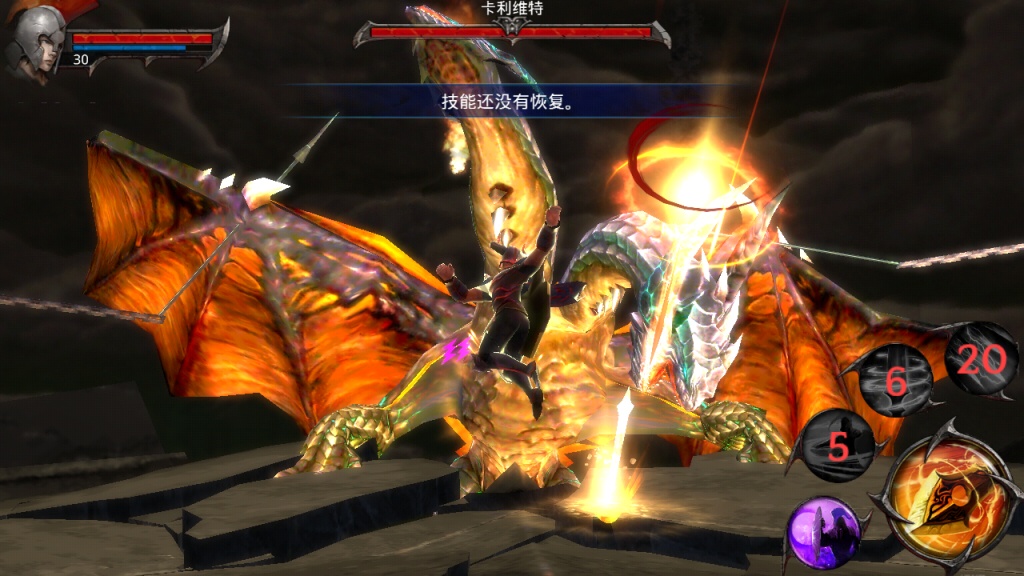Select the skill showing cooldown 20
The image size is (1024, 576).
(980, 358)
